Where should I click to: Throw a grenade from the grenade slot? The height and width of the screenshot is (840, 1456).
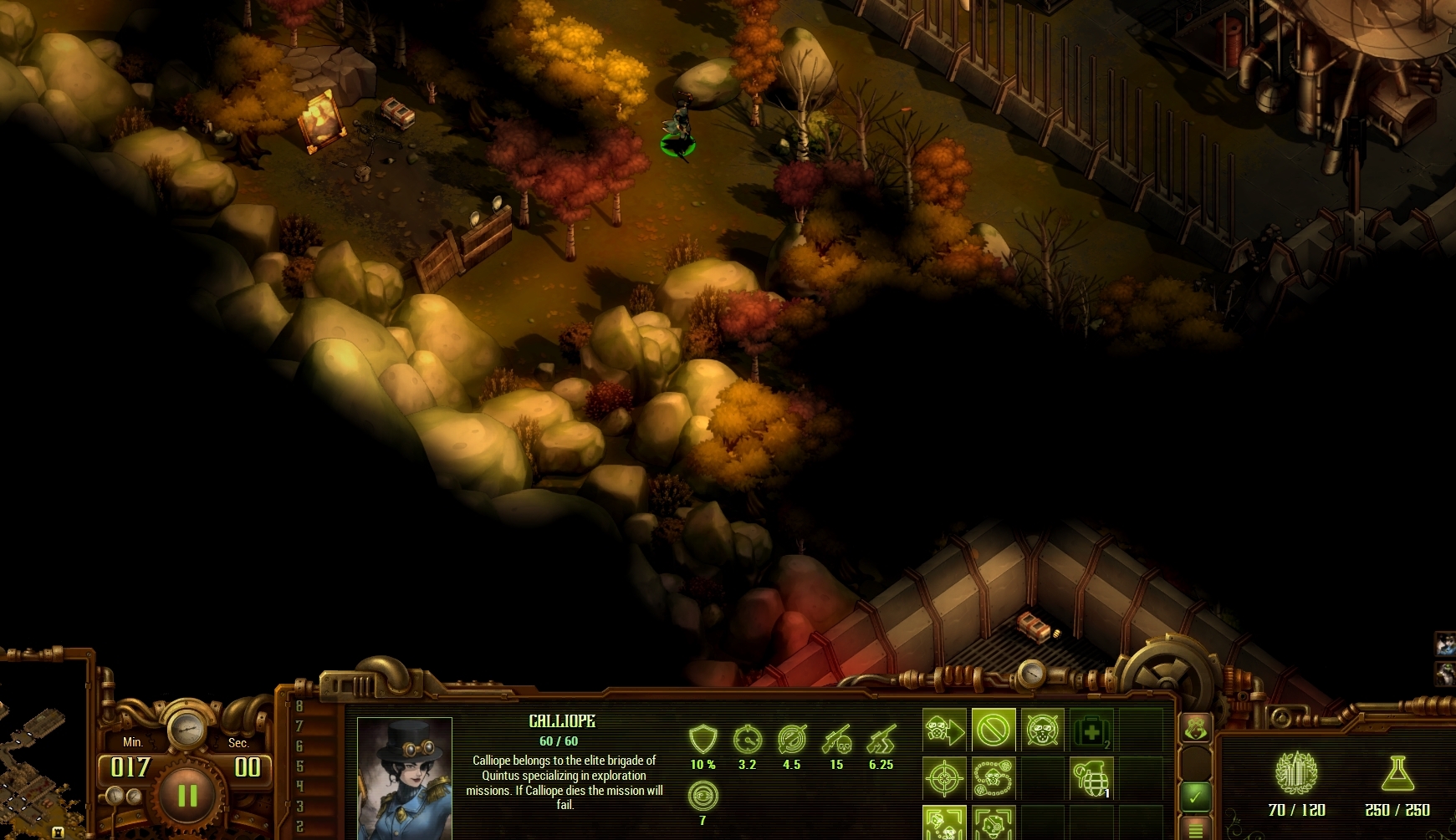(1091, 779)
